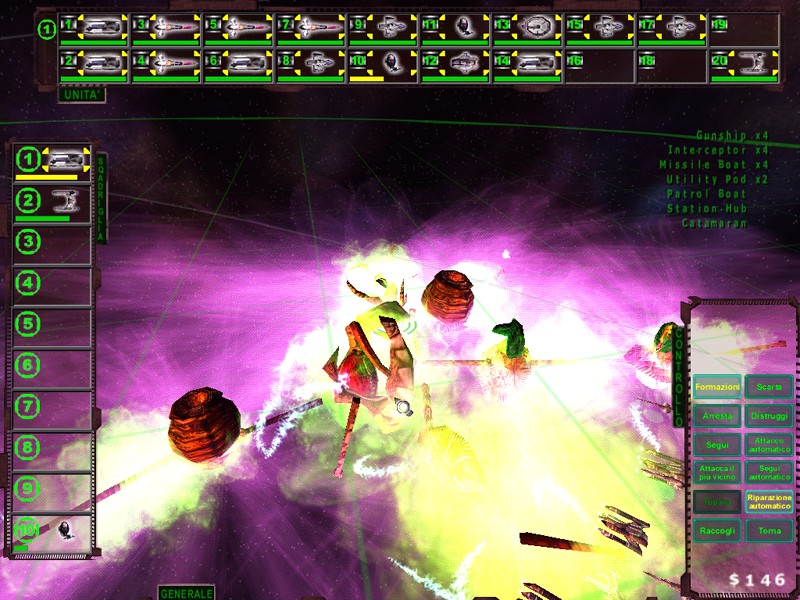Select unit 20 in the unit bar

[x=743, y=64]
